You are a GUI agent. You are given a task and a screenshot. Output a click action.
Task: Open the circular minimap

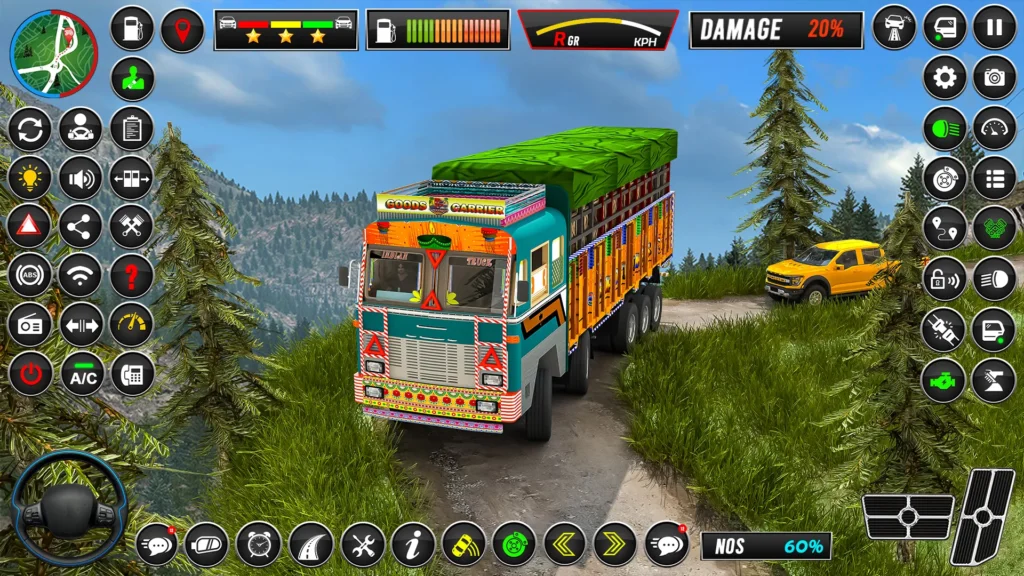click(x=54, y=54)
